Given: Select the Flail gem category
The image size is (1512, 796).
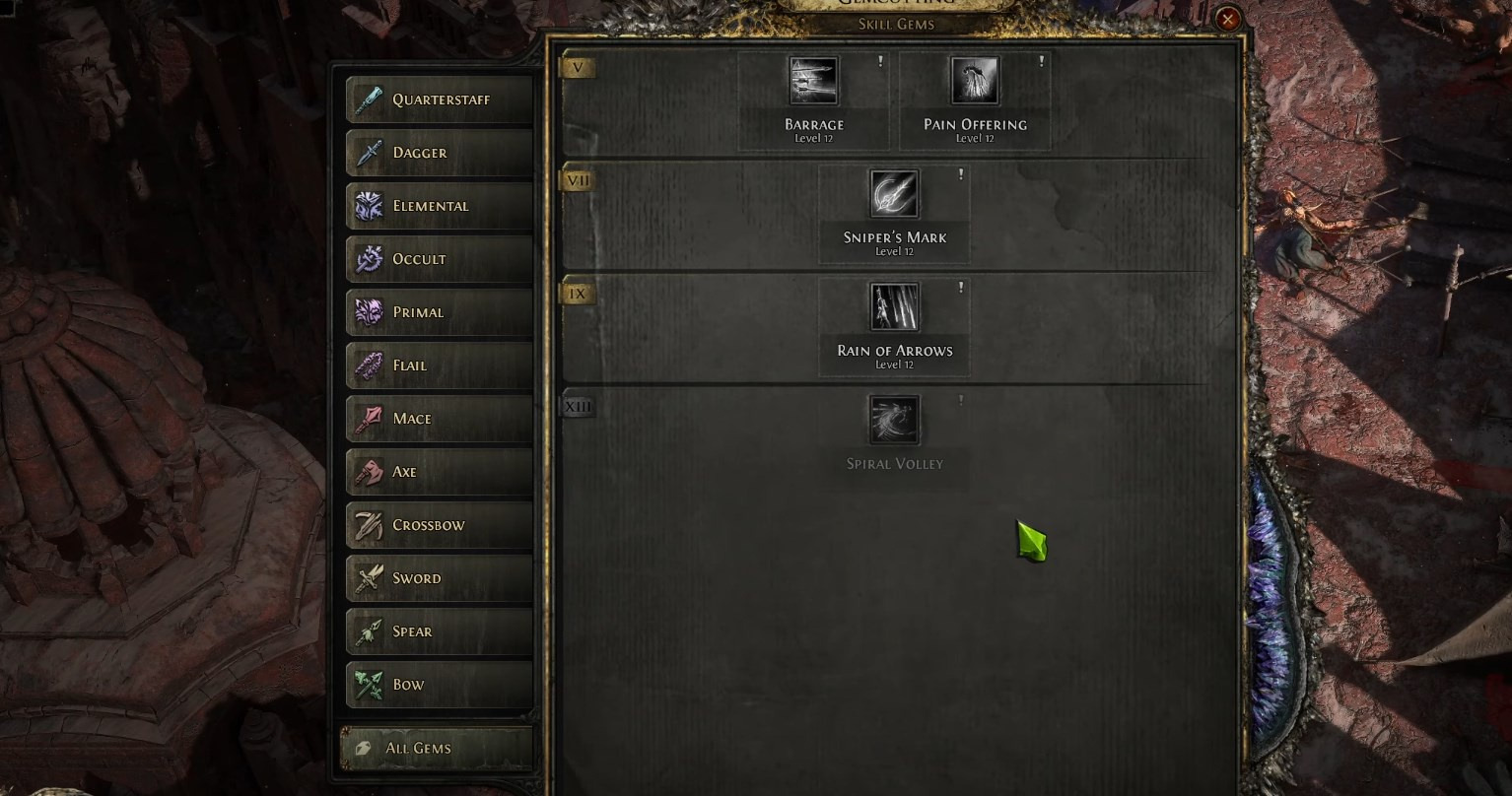Looking at the screenshot, I should pyautogui.click(x=440, y=365).
